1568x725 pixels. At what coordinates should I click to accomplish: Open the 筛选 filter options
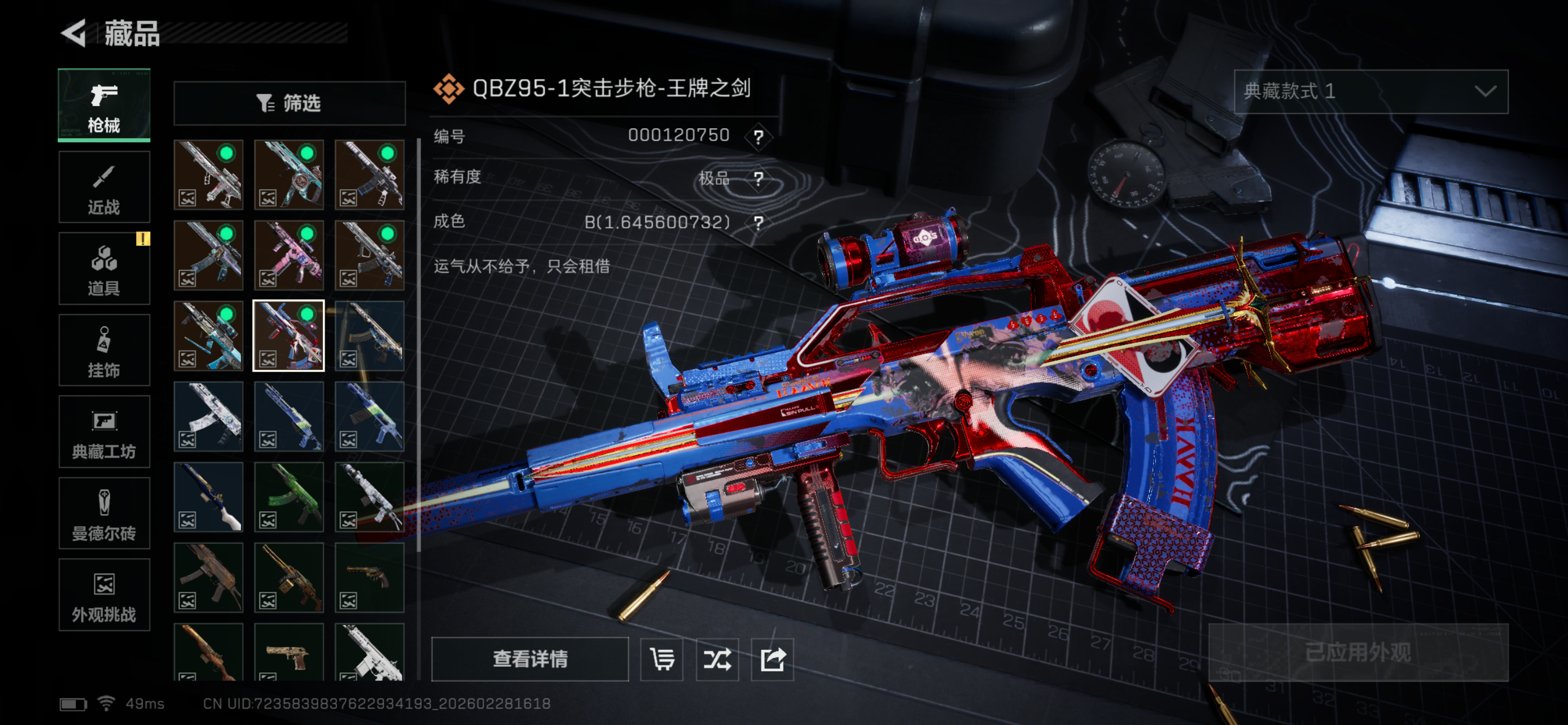289,103
